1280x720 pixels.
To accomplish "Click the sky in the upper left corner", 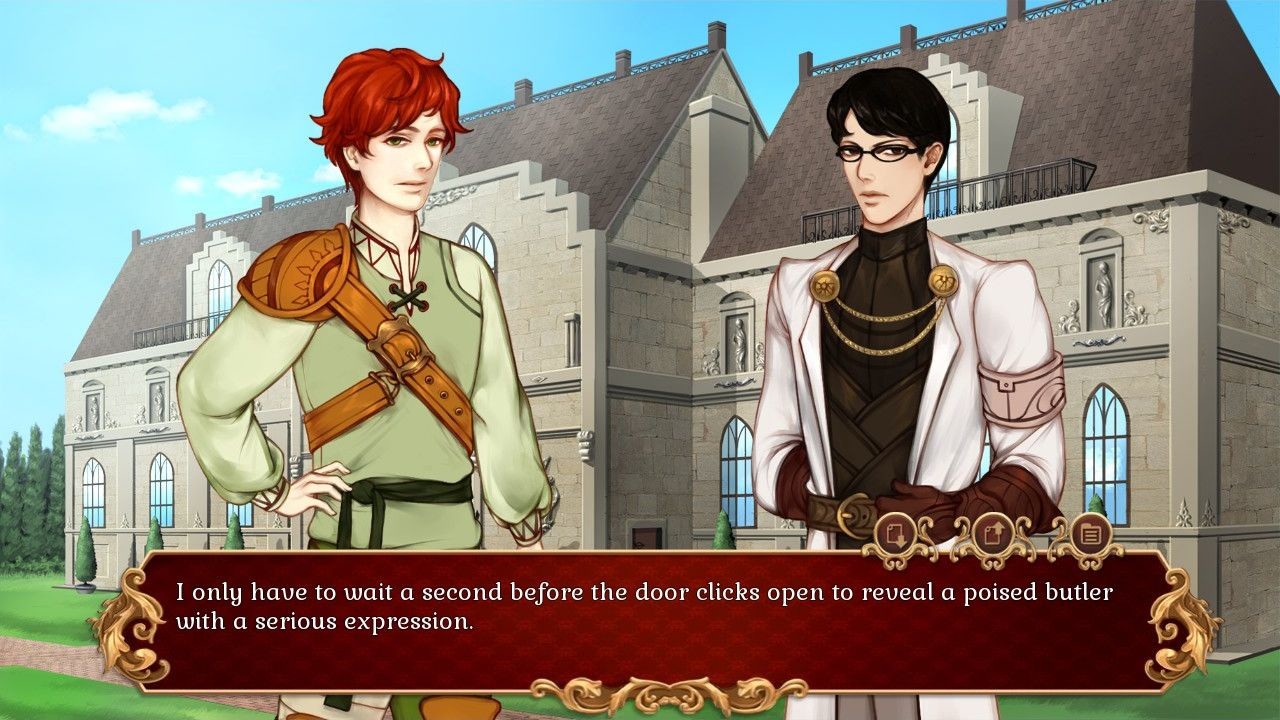I will pyautogui.click(x=60, y=40).
